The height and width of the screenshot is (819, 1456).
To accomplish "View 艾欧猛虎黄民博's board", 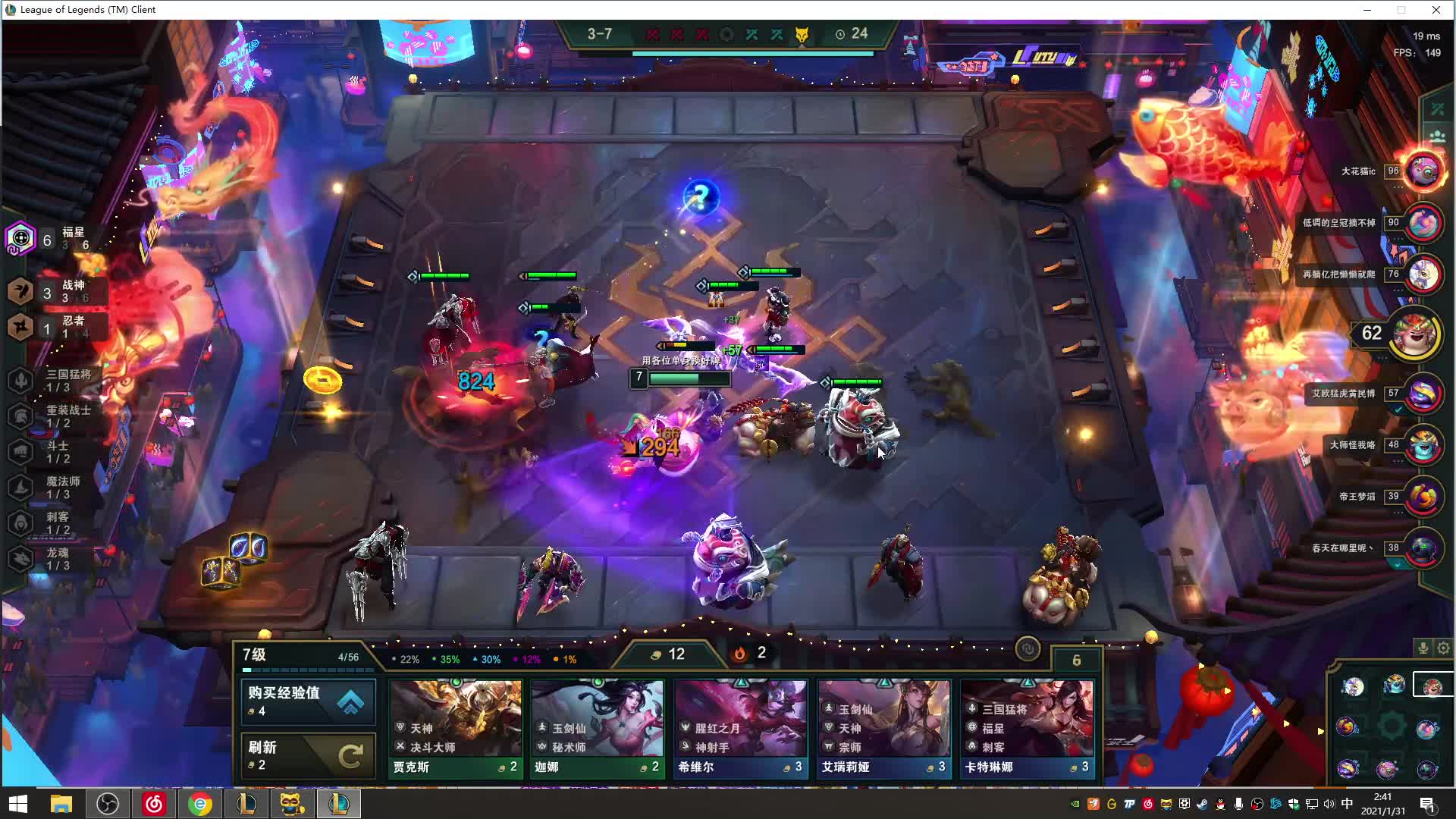I will pyautogui.click(x=1423, y=394).
